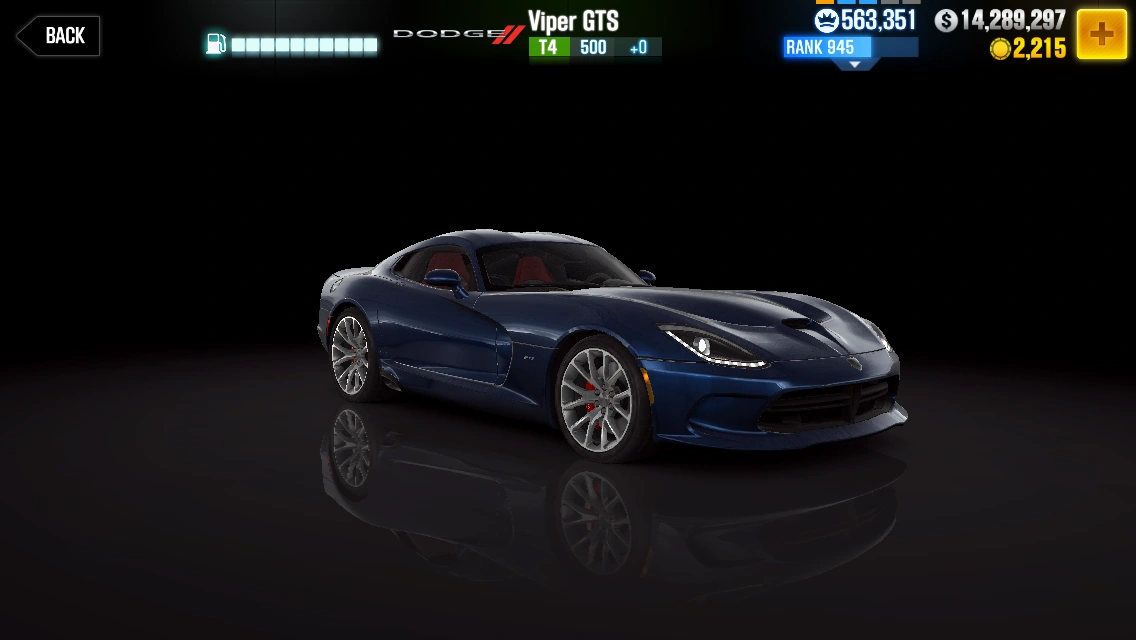Go back using the BACK button
This screenshot has width=1136, height=640.
tap(59, 36)
